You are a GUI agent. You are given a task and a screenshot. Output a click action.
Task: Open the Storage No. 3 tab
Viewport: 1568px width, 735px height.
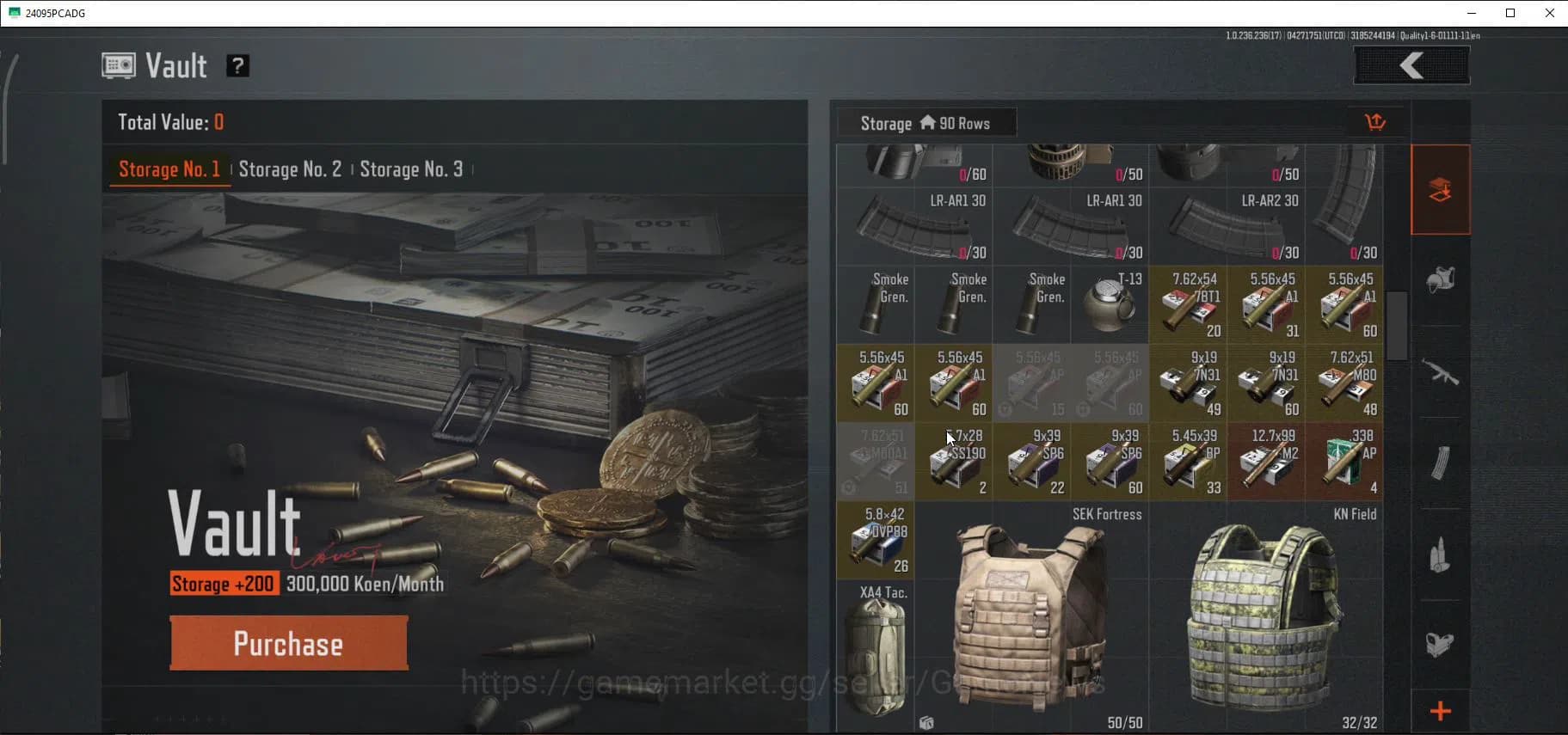(412, 169)
